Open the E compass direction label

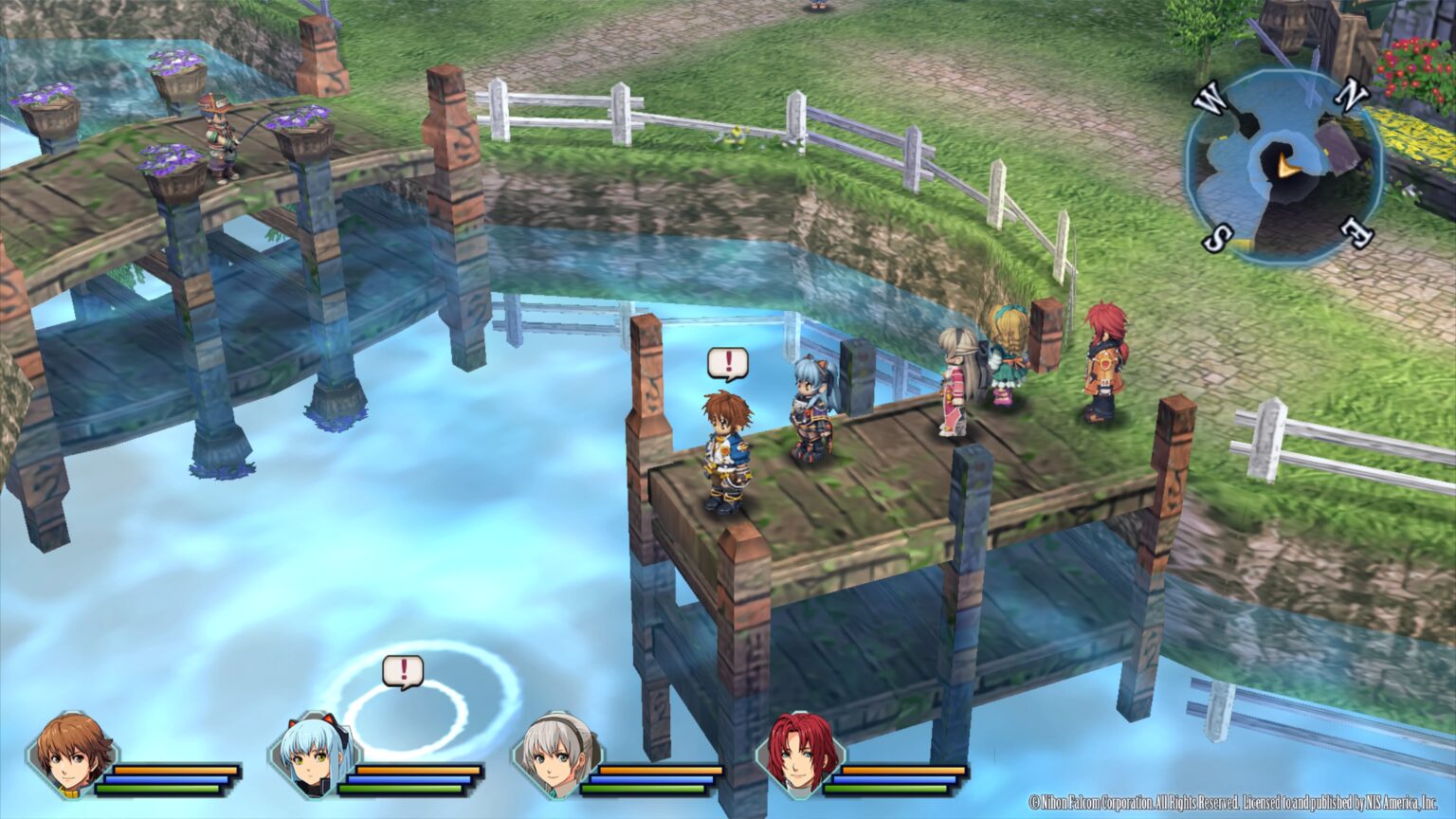(x=1356, y=234)
